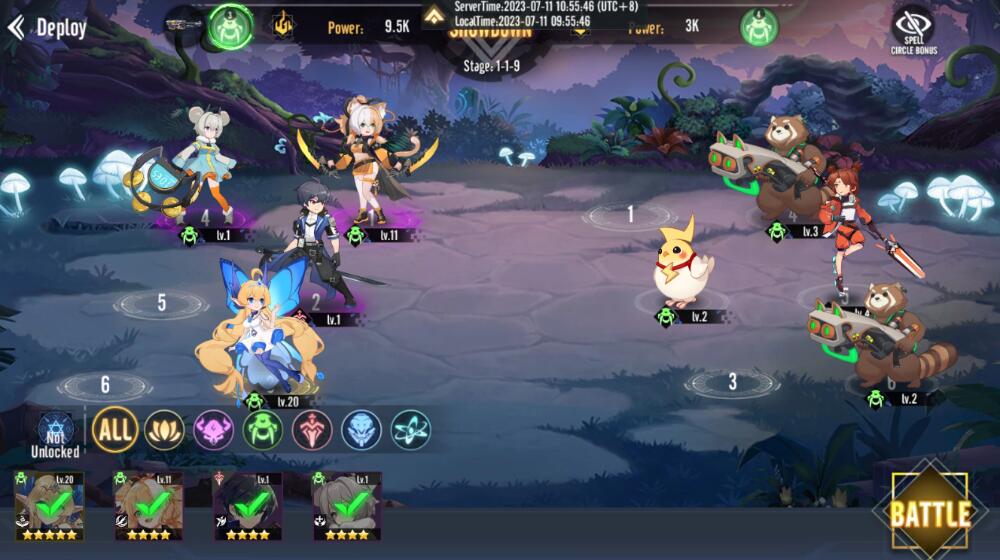Filter heroes by the golden lotus faction
This screenshot has height=560, width=1000.
(x=164, y=430)
